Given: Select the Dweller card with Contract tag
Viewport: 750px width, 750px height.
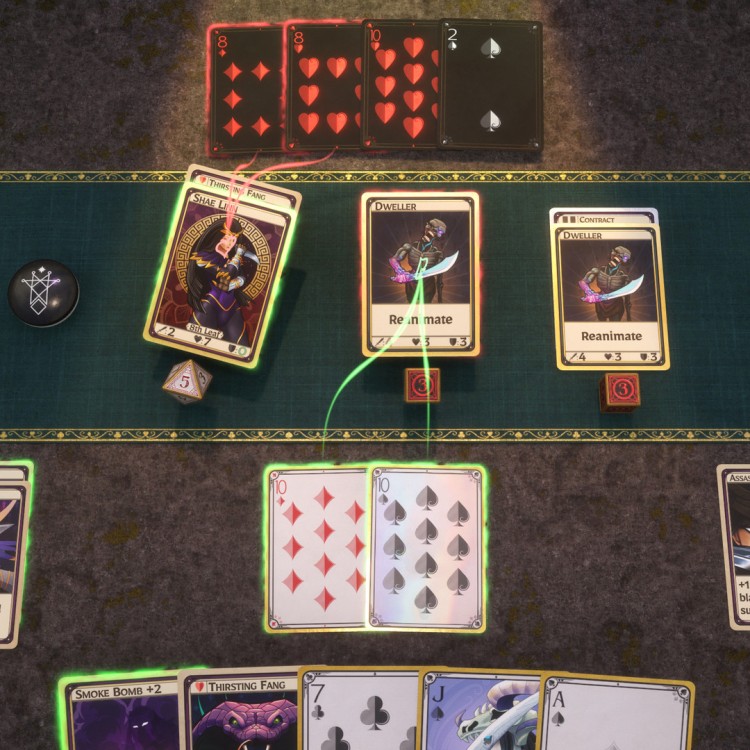Looking at the screenshot, I should point(608,288).
